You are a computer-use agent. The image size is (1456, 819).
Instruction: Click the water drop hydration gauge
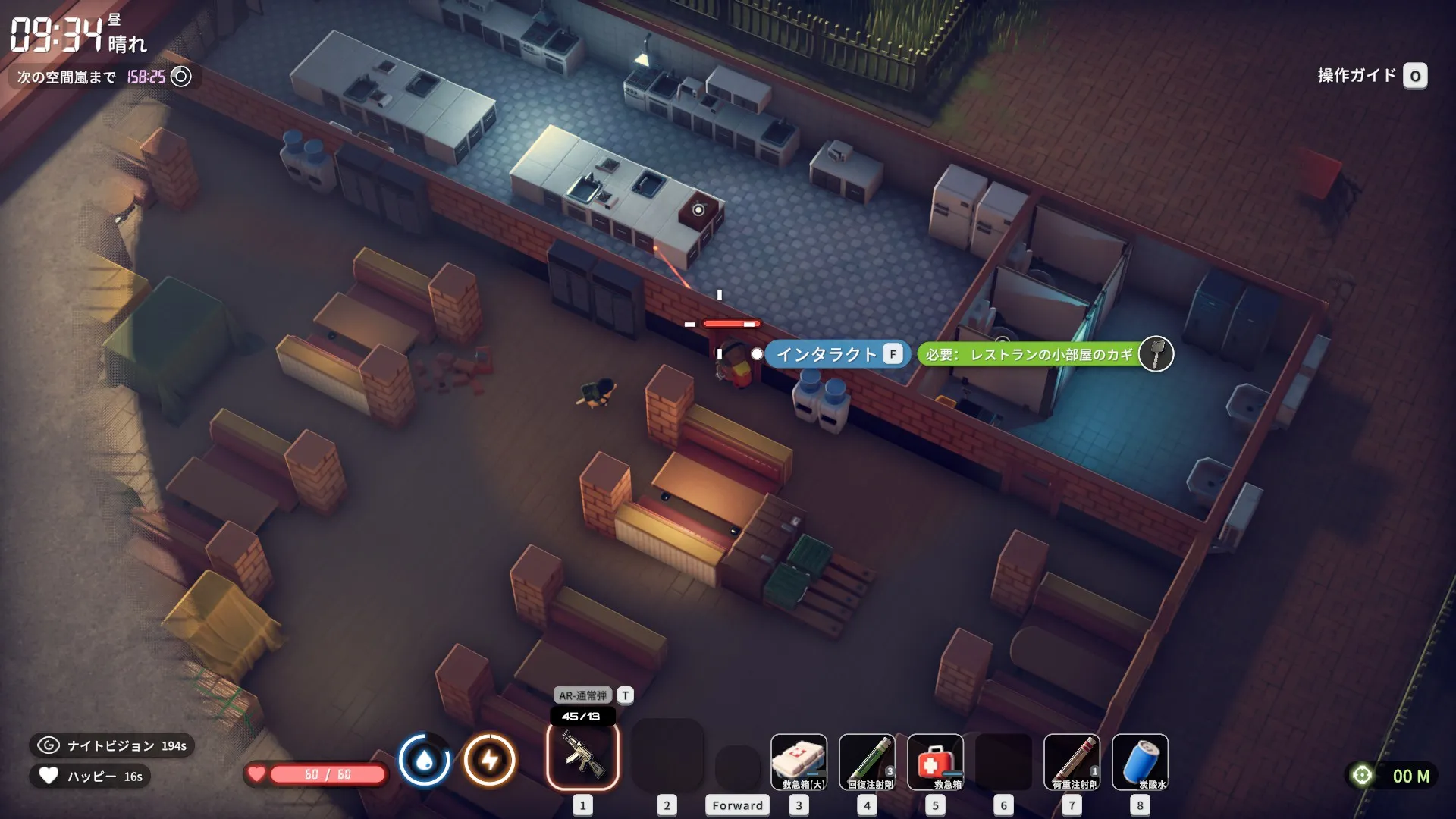tap(425, 760)
